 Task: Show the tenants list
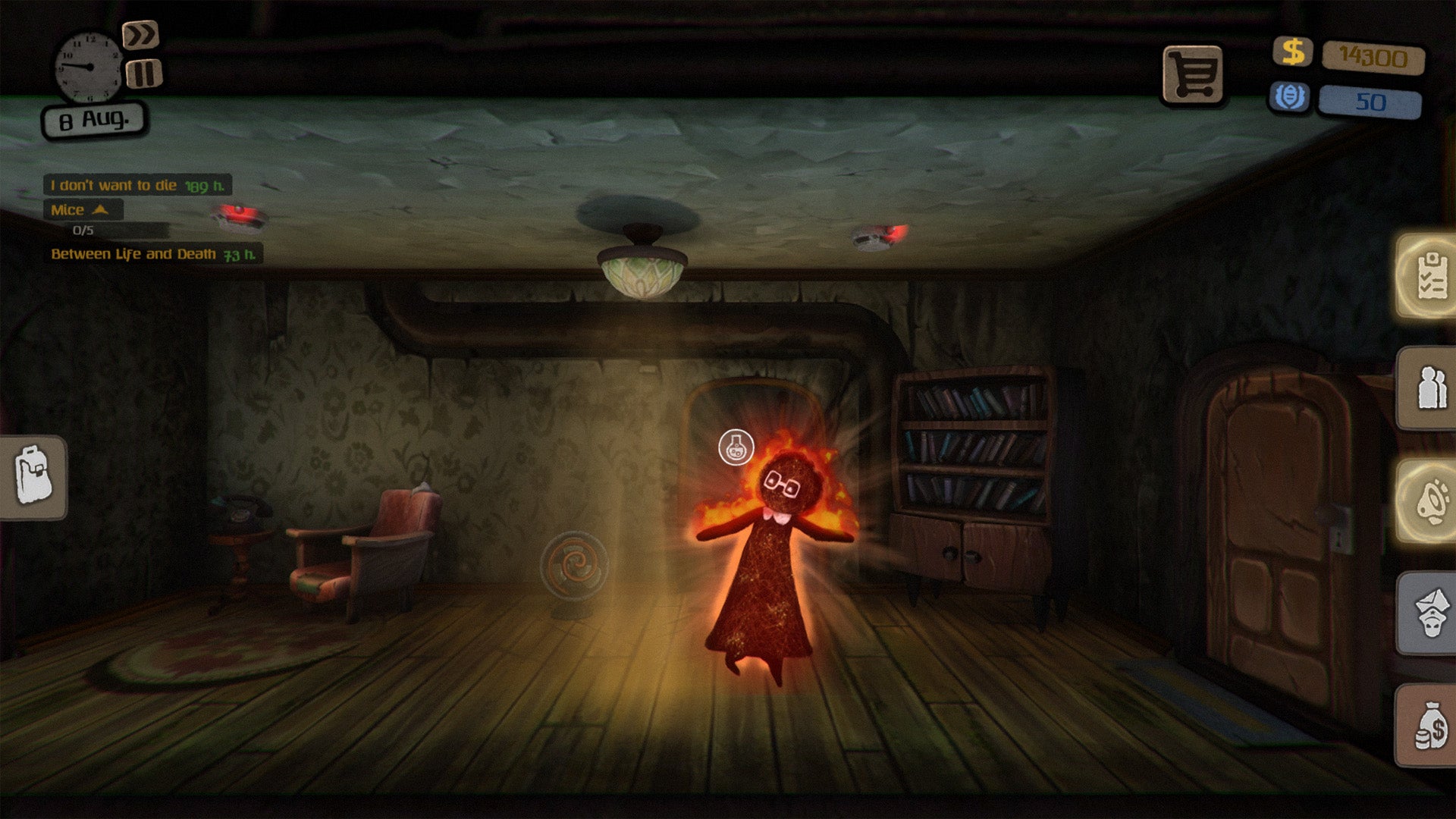click(x=1429, y=388)
